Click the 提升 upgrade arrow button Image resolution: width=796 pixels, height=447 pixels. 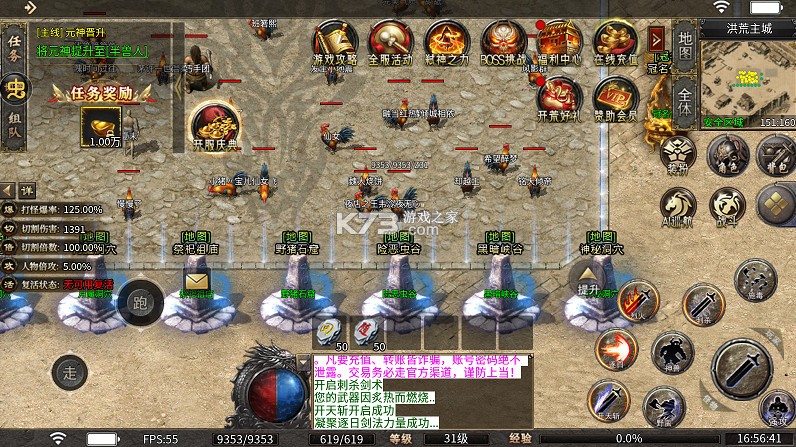[x=589, y=280]
